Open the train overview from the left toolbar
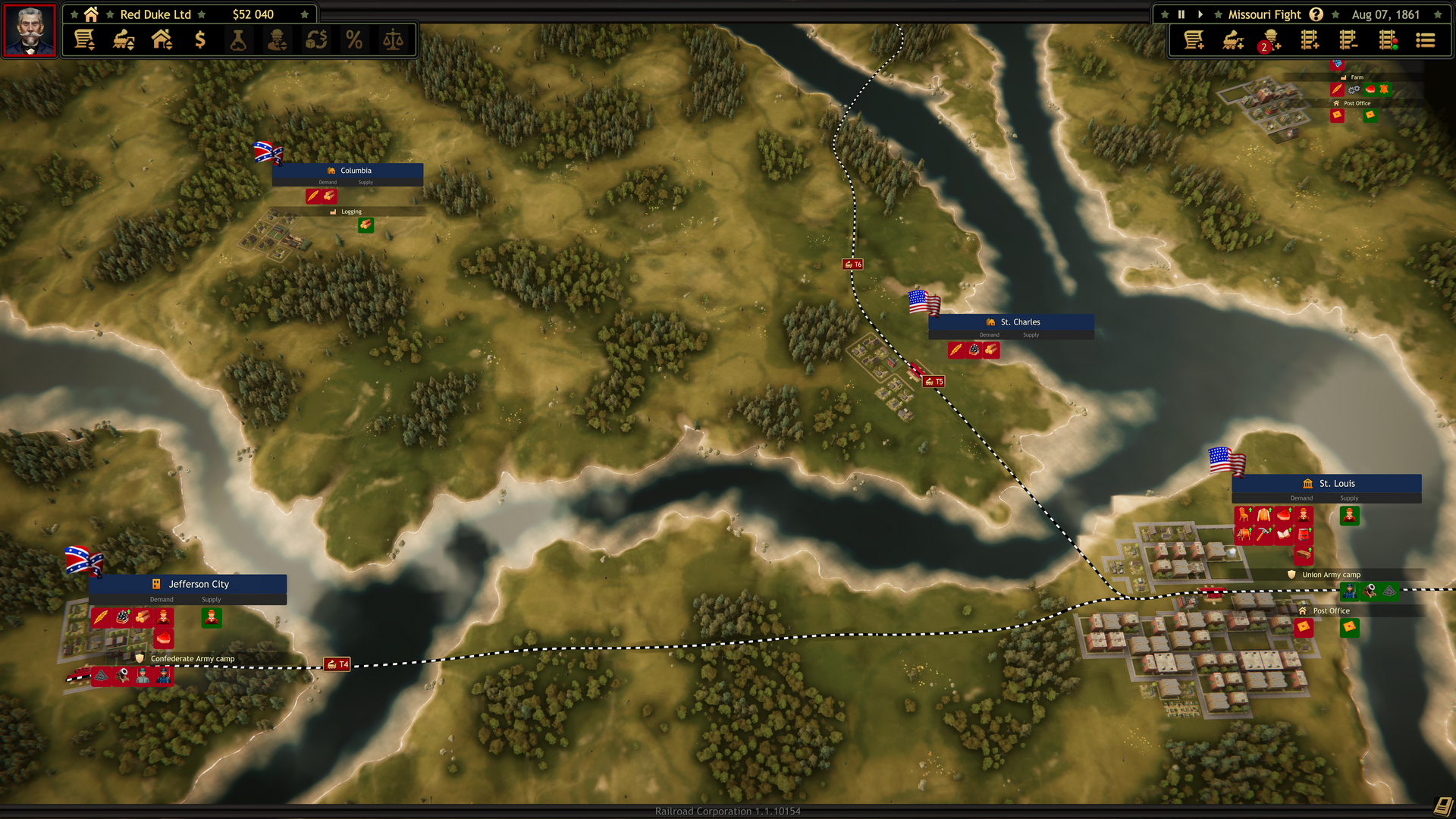This screenshot has width=1456, height=819. pos(123,40)
